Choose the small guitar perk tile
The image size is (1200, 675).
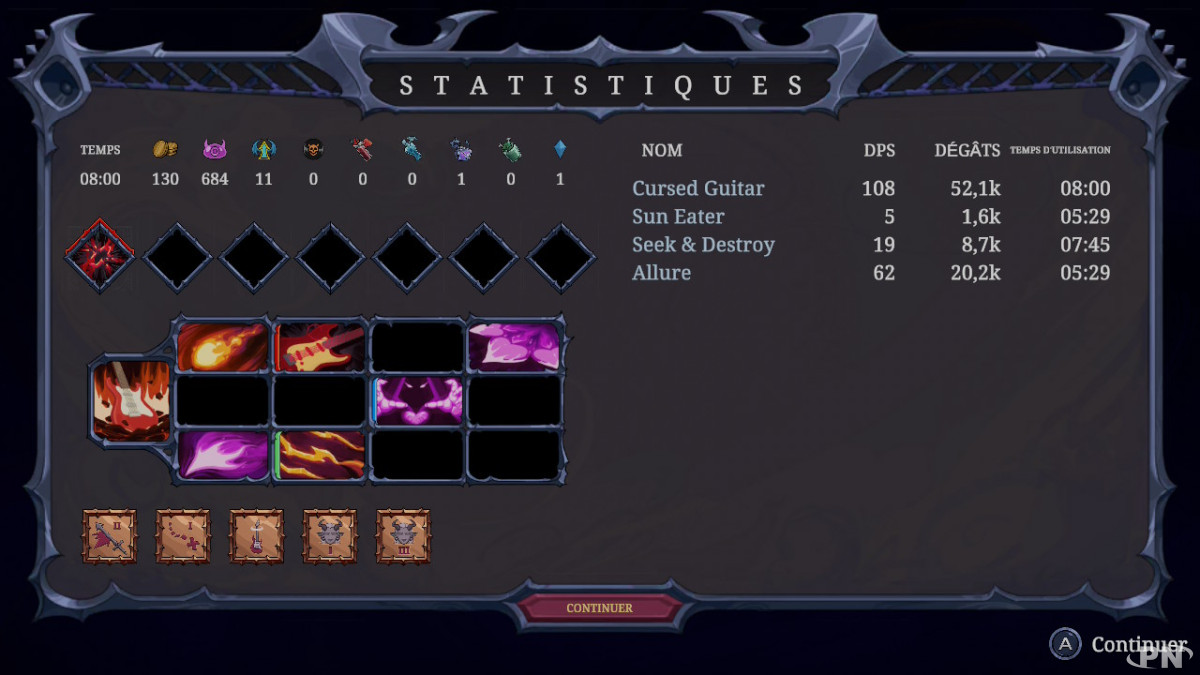tap(257, 537)
